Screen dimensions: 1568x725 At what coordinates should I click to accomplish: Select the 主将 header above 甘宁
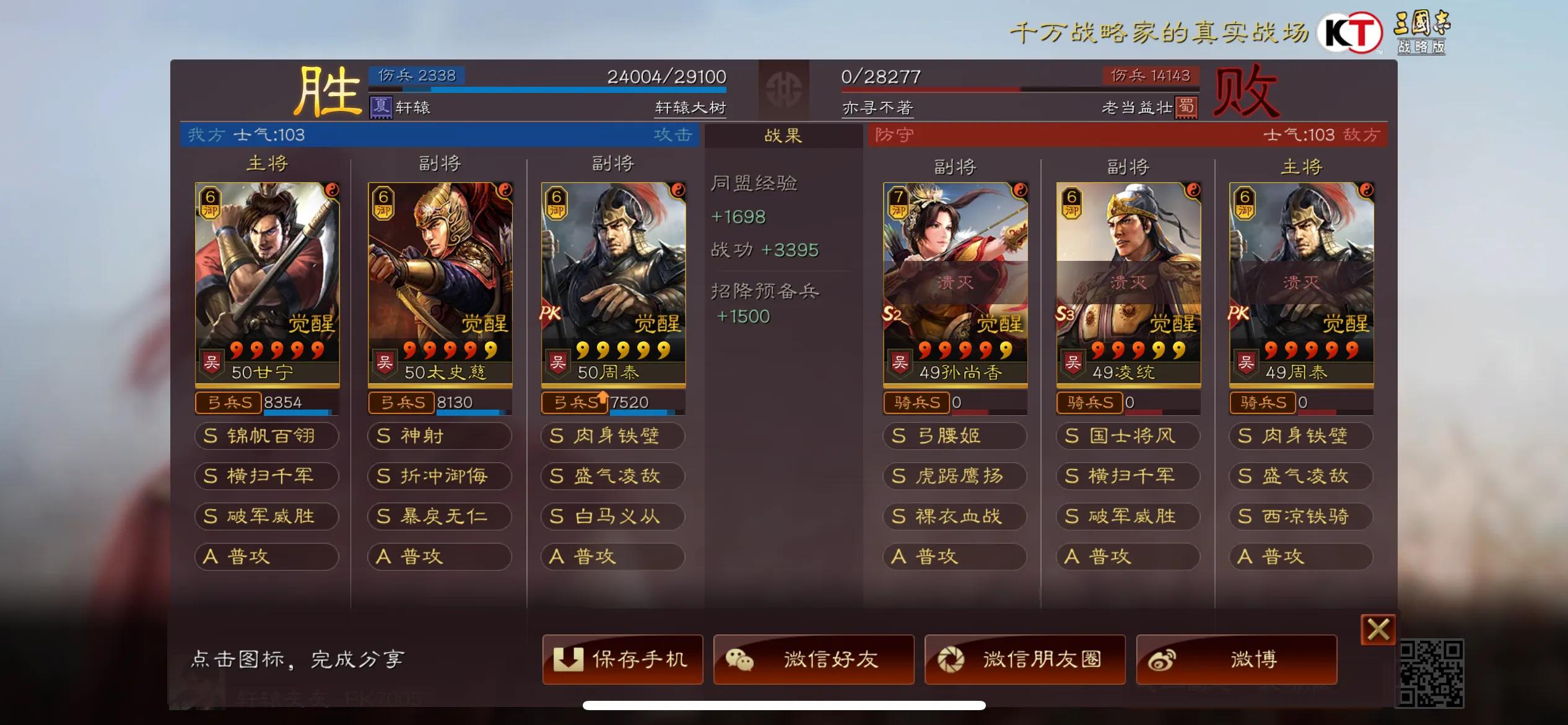(266, 164)
